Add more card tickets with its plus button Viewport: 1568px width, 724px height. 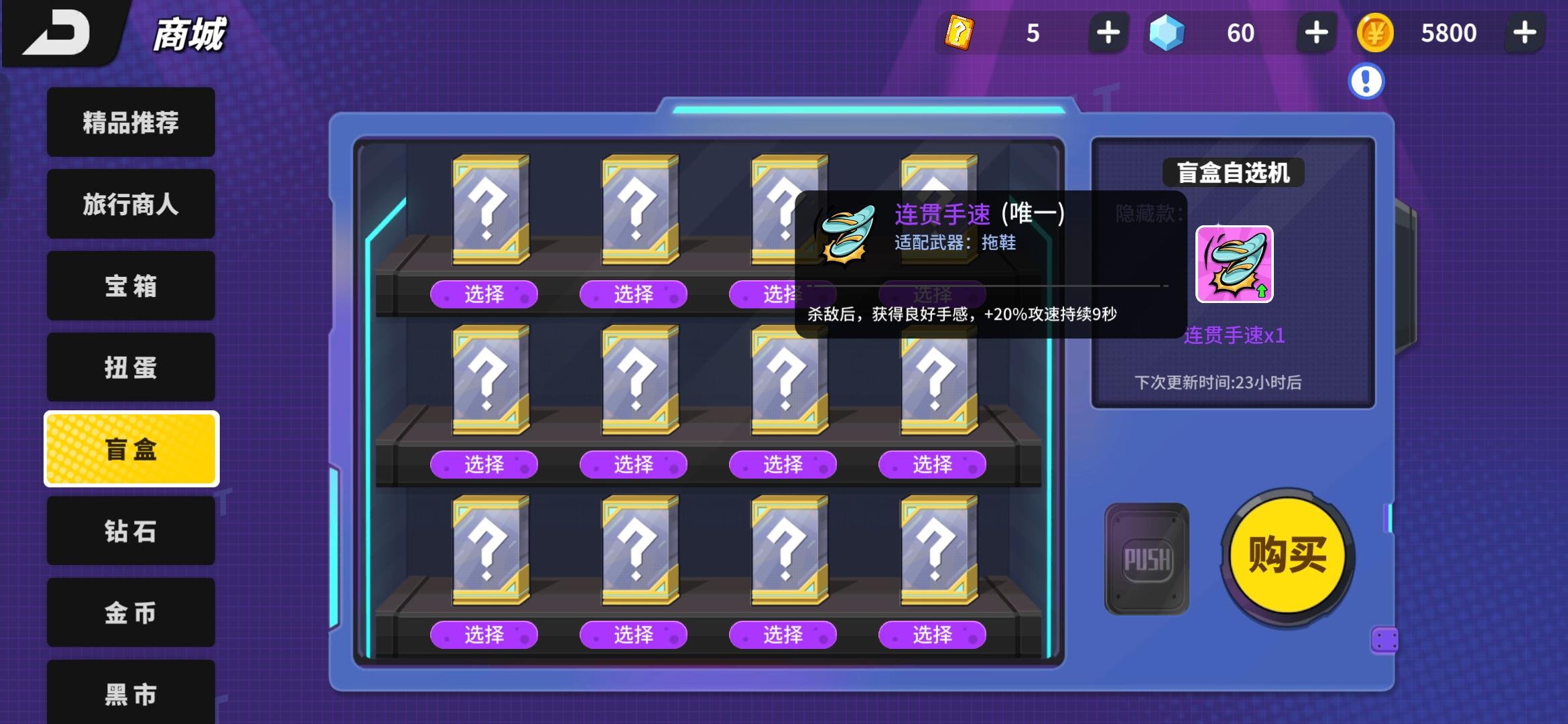pyautogui.click(x=1108, y=32)
